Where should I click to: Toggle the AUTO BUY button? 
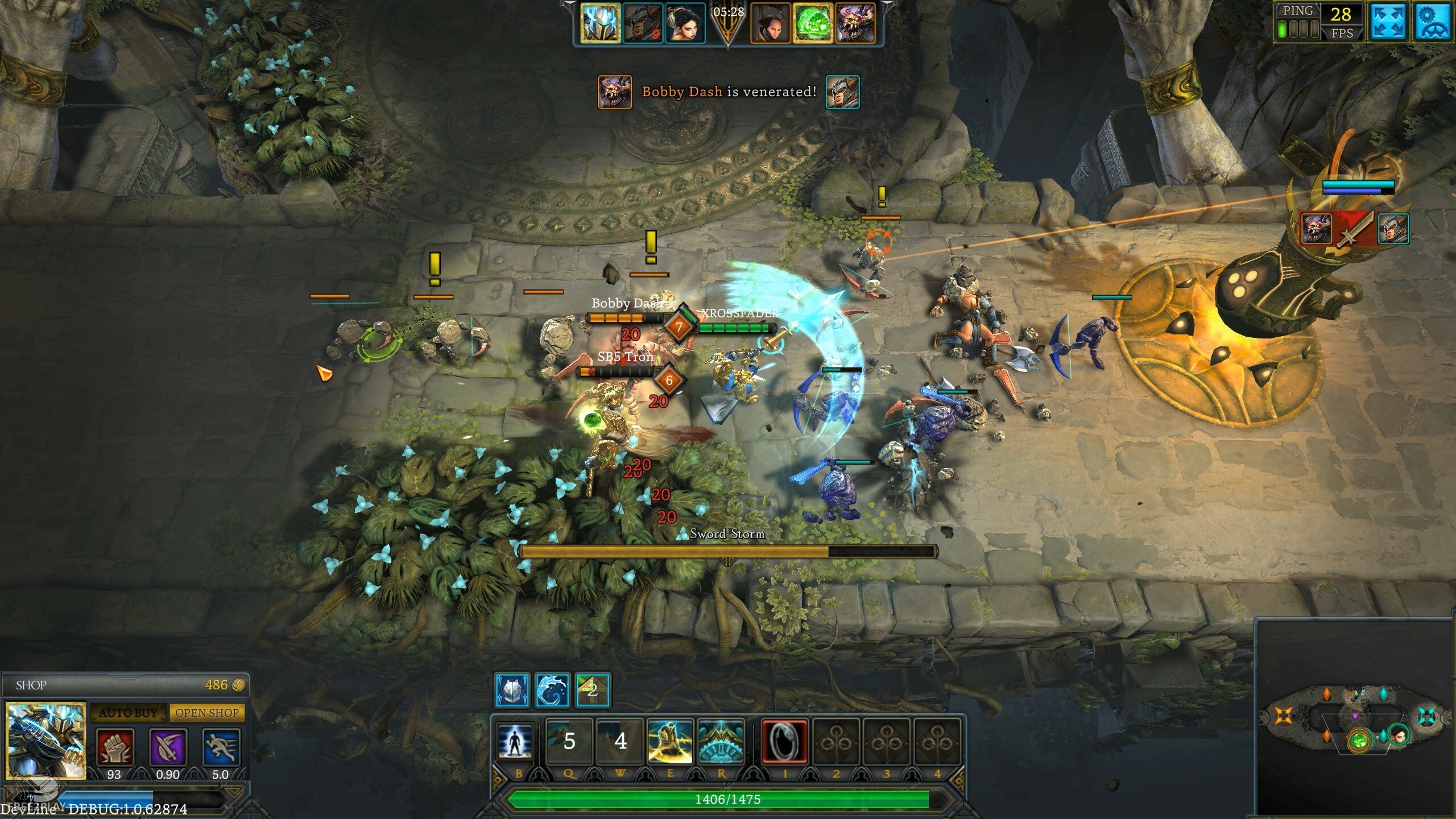(129, 713)
